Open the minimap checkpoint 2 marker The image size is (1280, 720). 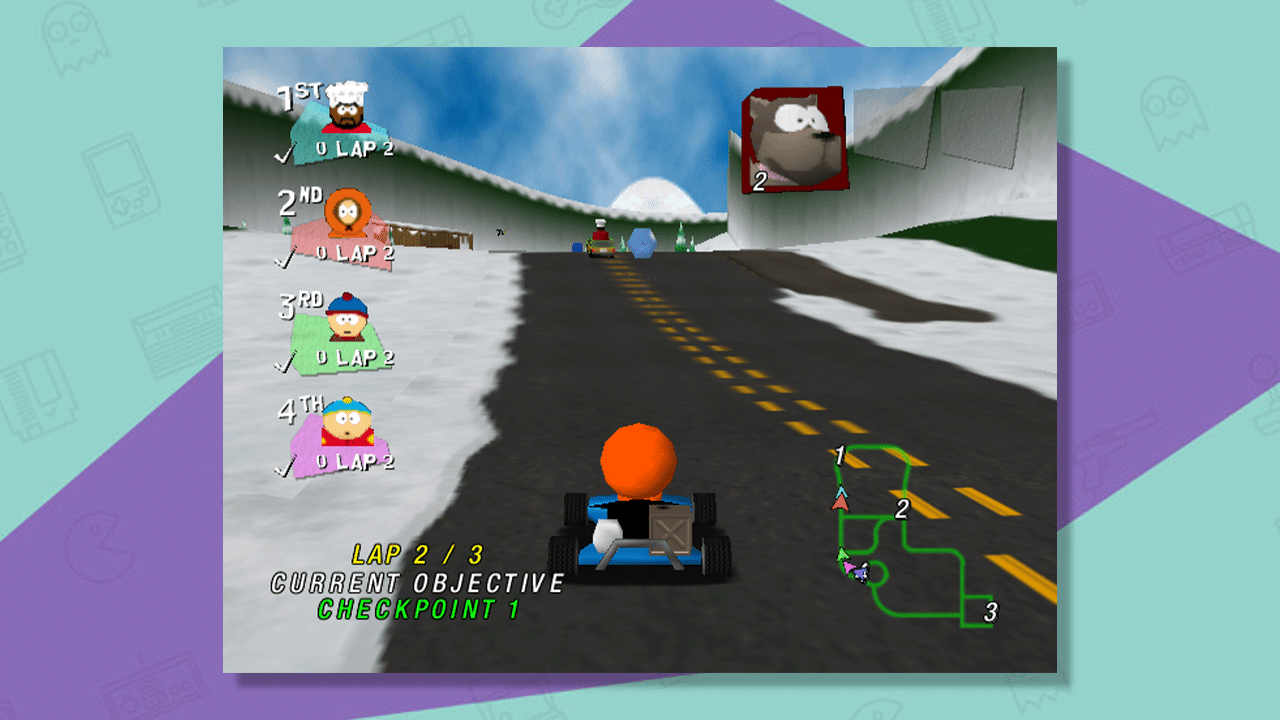(903, 509)
